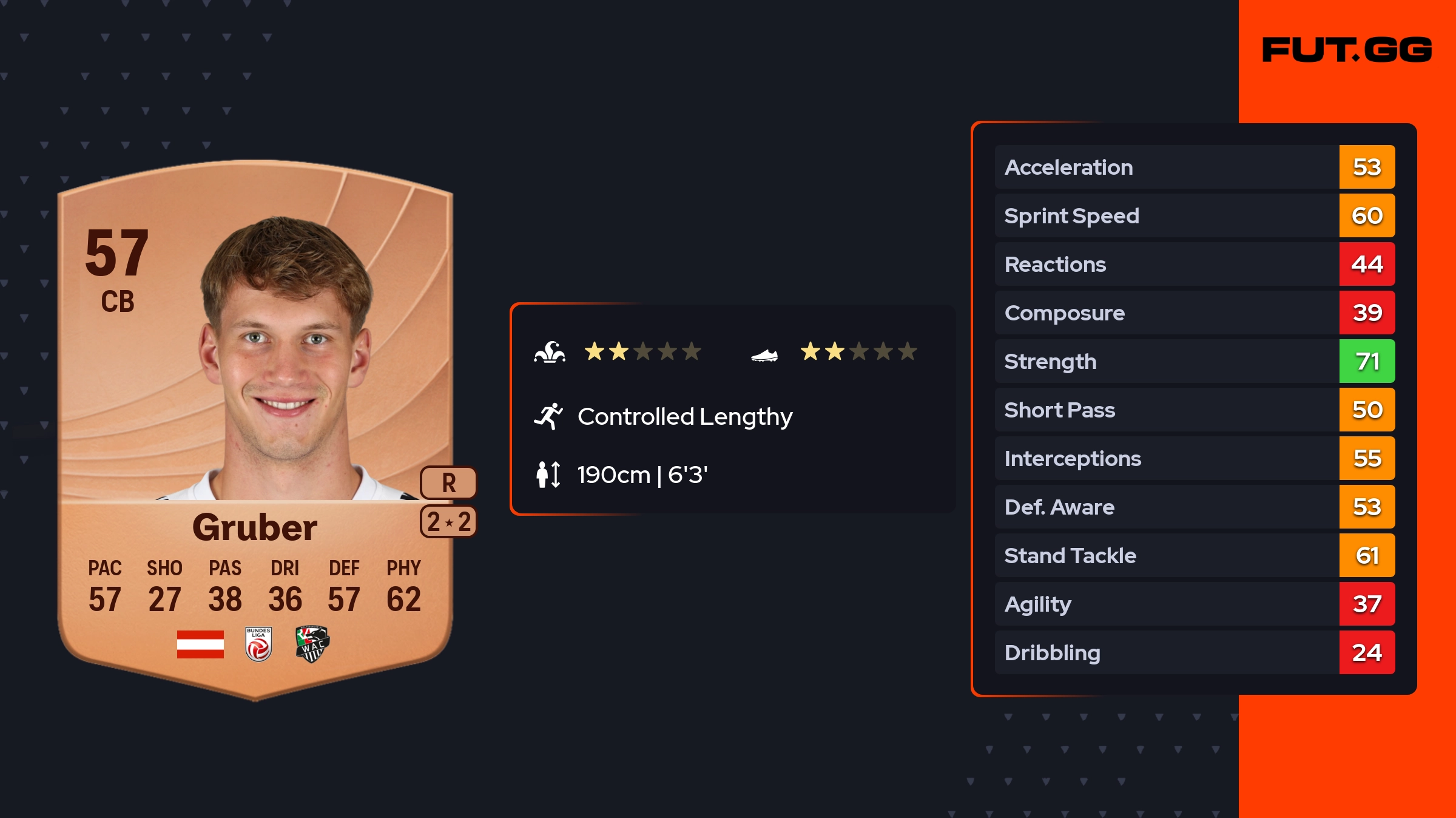Choose the WAC club crest

pyautogui.click(x=312, y=644)
